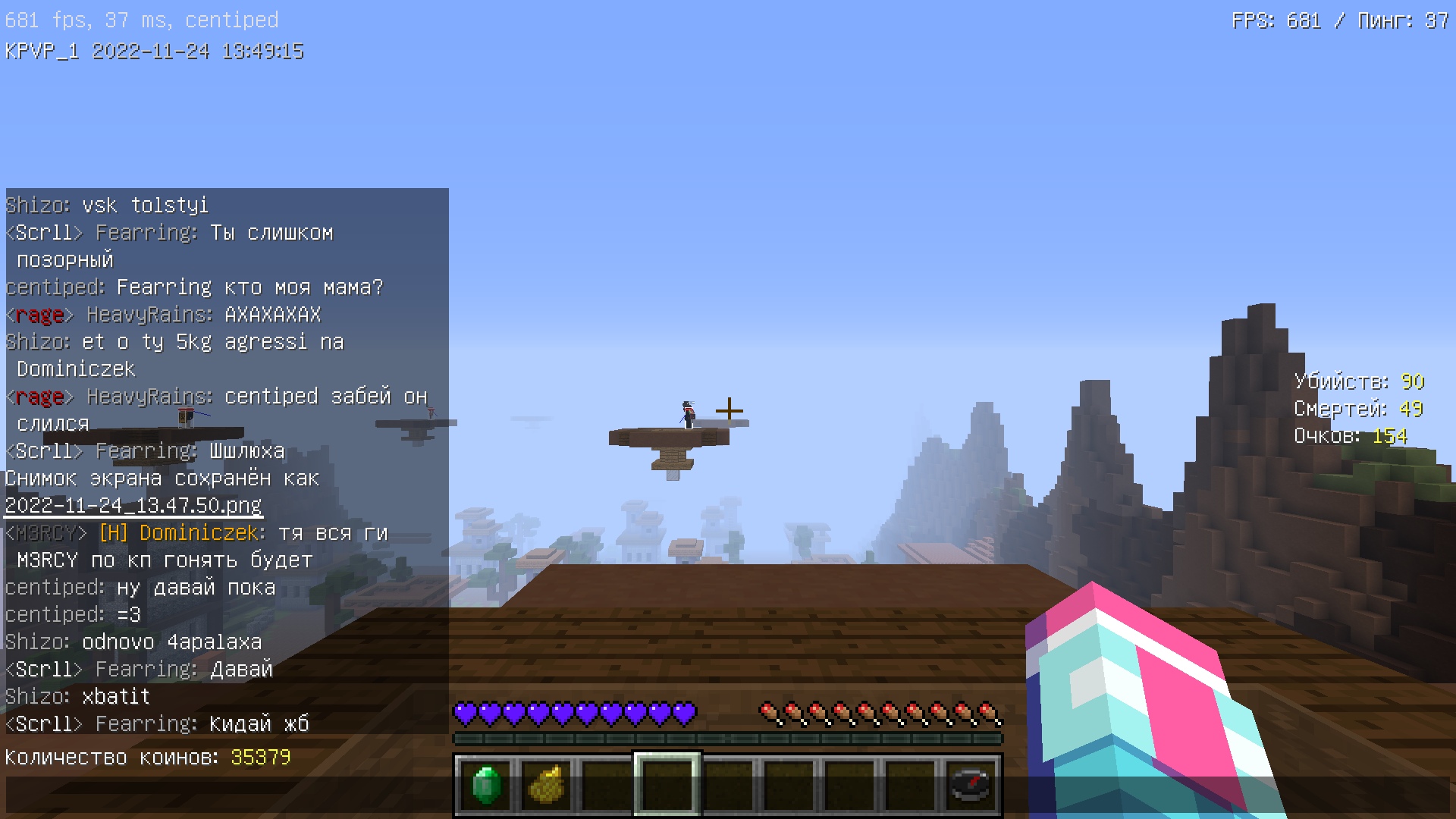The height and width of the screenshot is (819, 1456).
Task: Click the yellow coin balance 35379
Action: pyautogui.click(x=261, y=757)
